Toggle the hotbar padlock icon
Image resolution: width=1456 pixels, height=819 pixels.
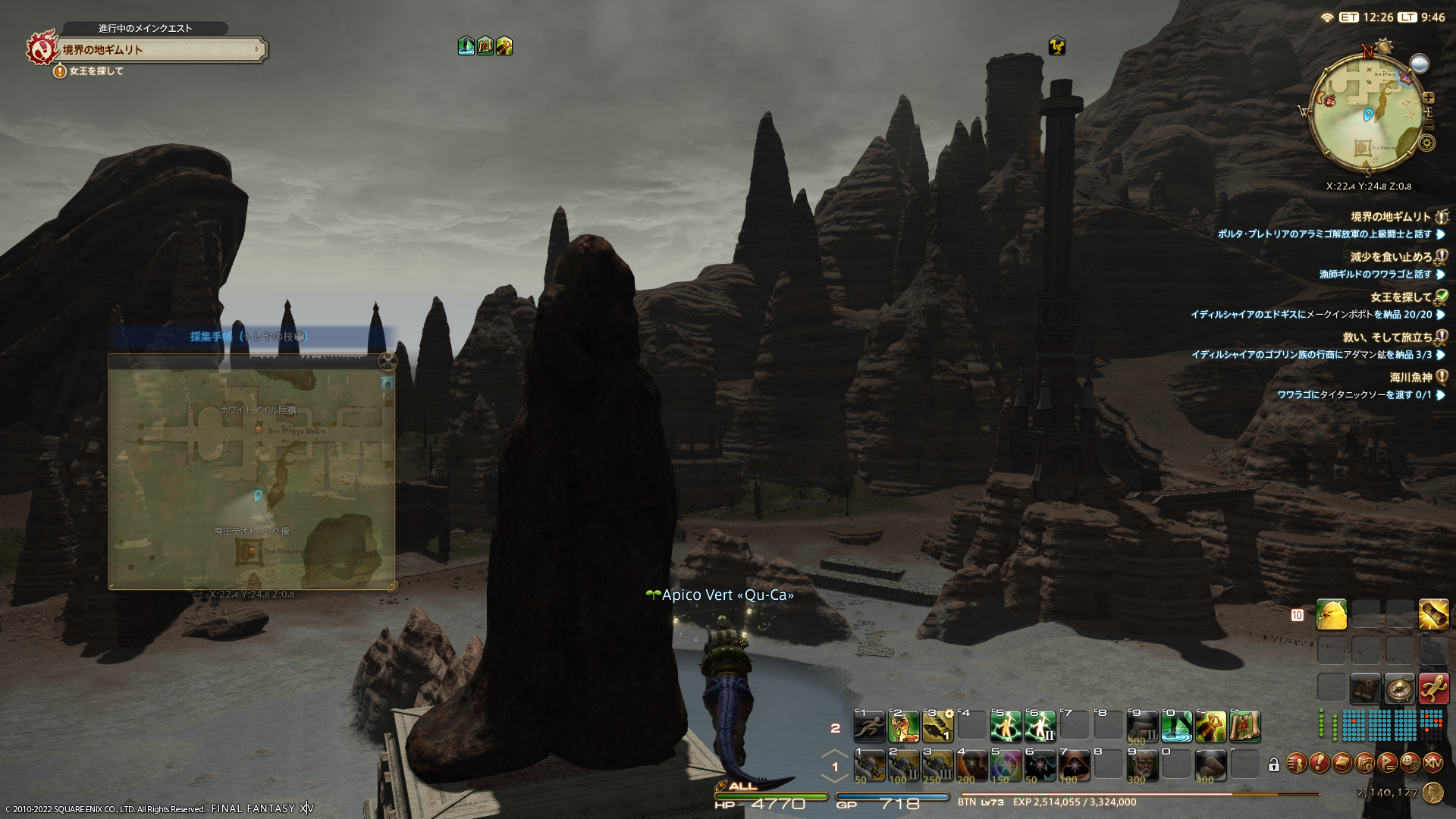(x=1274, y=765)
